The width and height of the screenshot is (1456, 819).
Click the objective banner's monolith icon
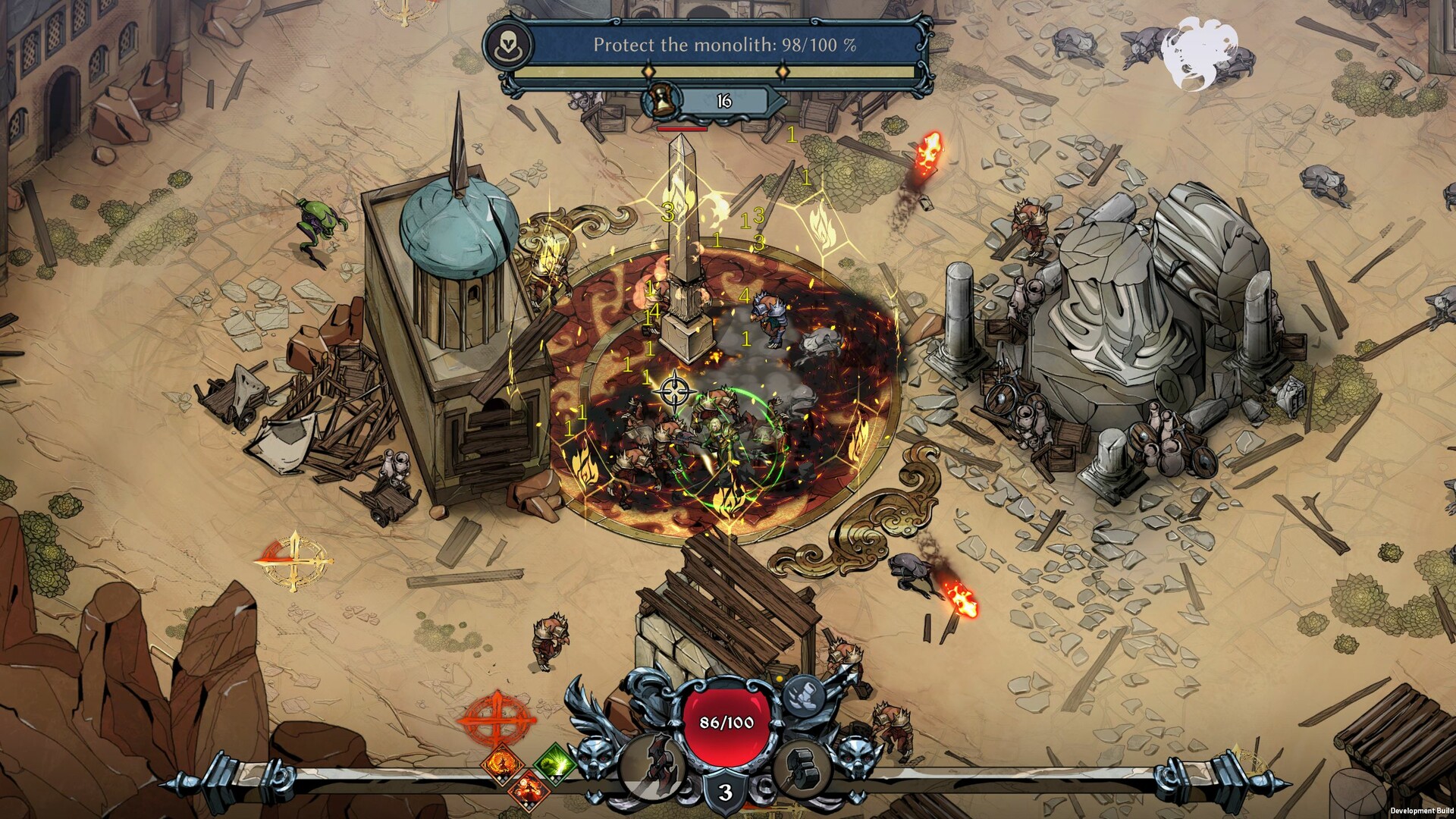[507, 45]
